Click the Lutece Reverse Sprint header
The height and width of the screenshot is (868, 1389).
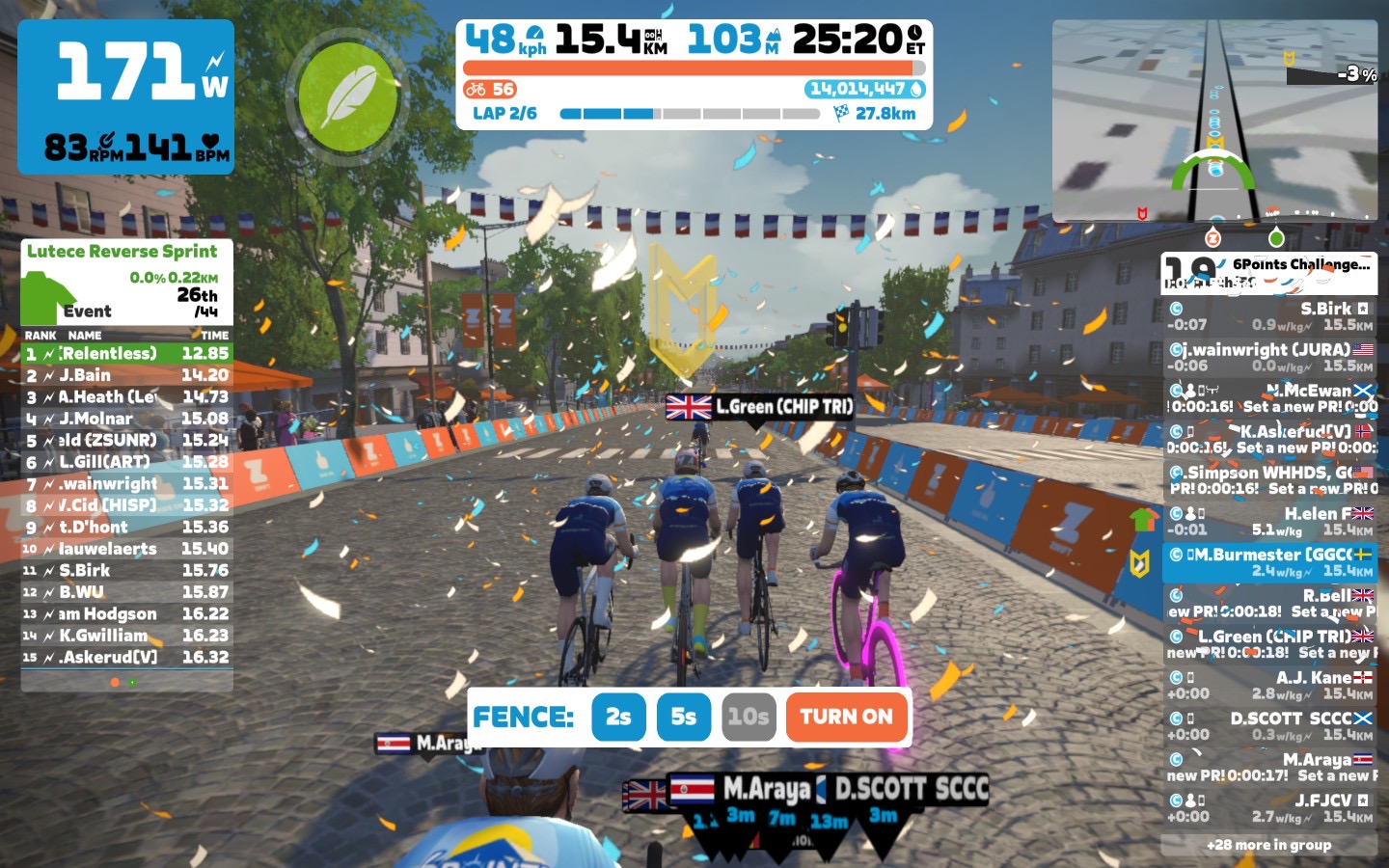(x=123, y=252)
